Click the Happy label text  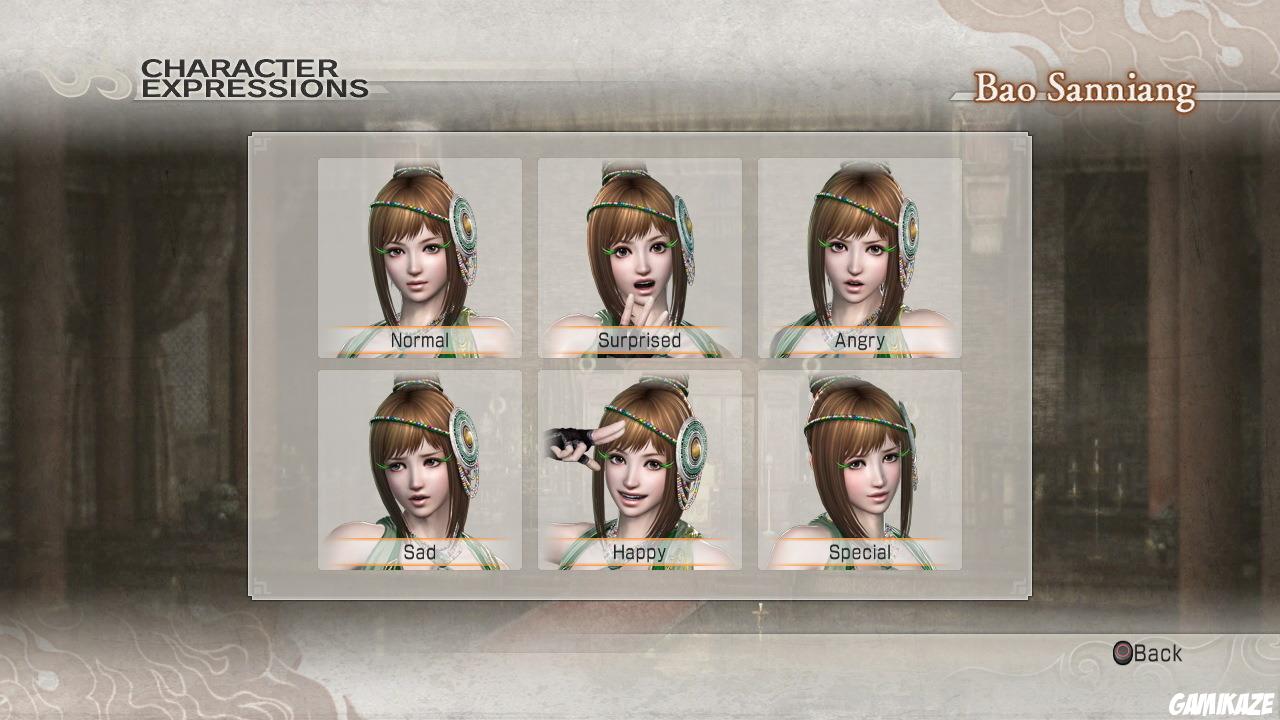coord(640,552)
